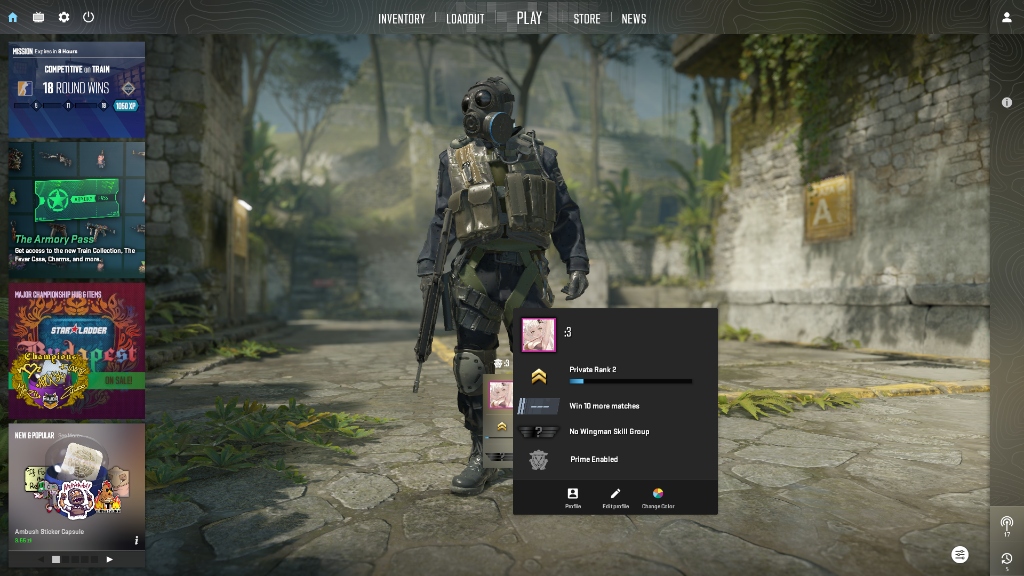Select the Change Color option
Screen dimensions: 1024x576
click(658, 497)
